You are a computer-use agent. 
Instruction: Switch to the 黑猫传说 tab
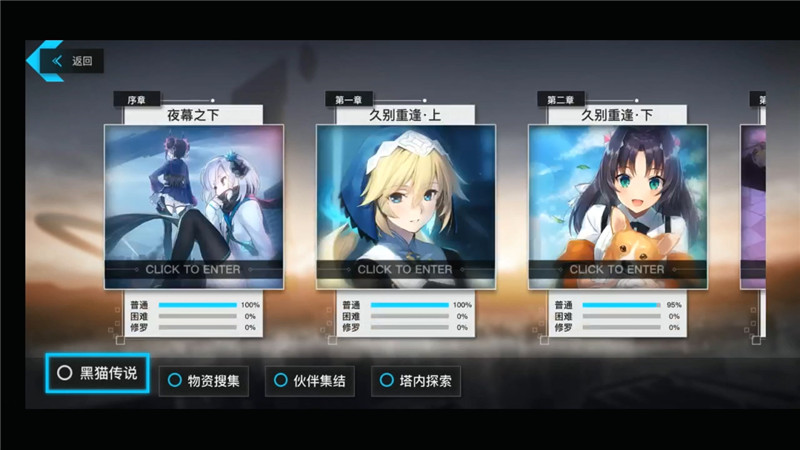98,373
